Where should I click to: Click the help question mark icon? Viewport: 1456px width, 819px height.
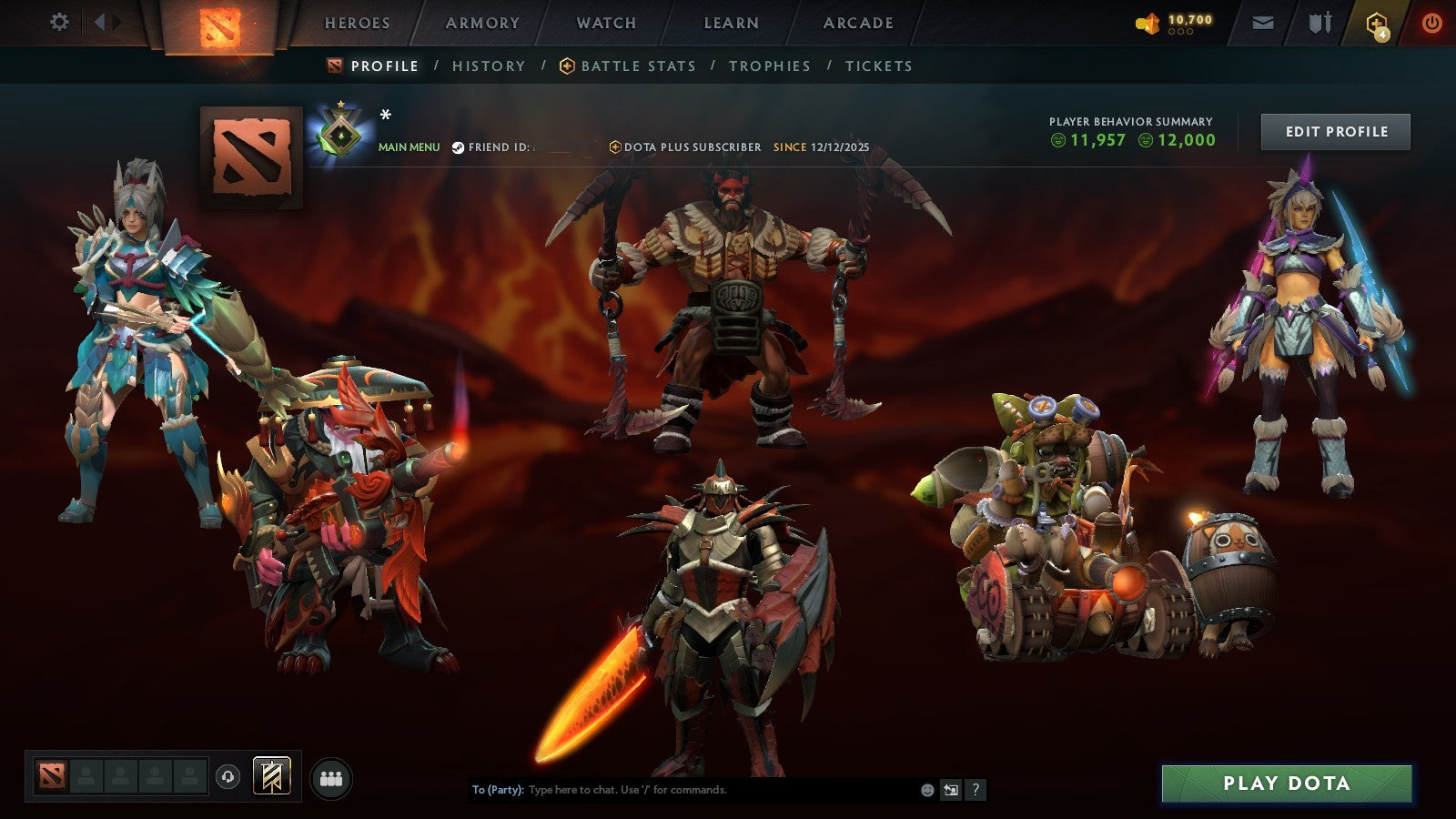click(x=976, y=791)
